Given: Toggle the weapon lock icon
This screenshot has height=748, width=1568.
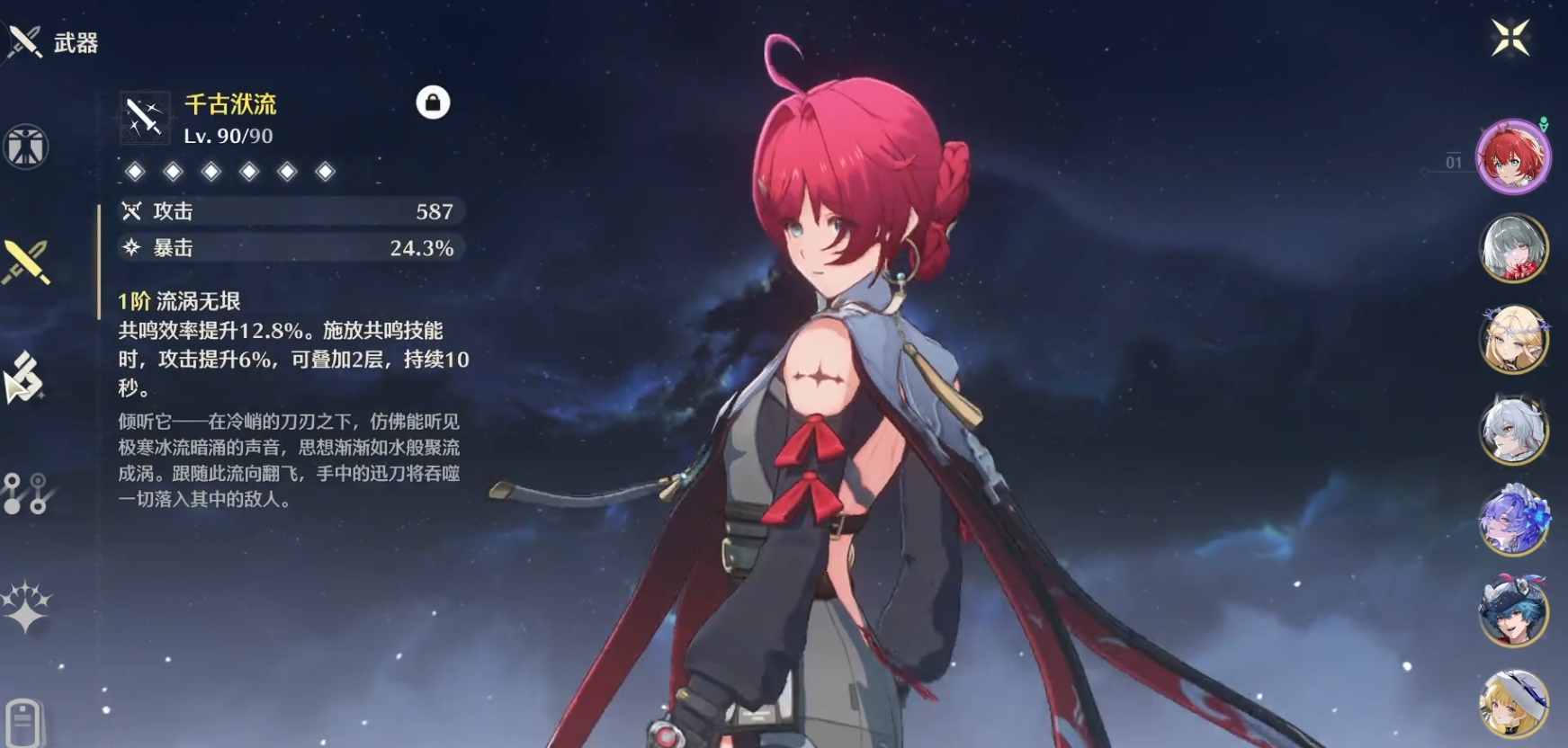Looking at the screenshot, I should (433, 102).
